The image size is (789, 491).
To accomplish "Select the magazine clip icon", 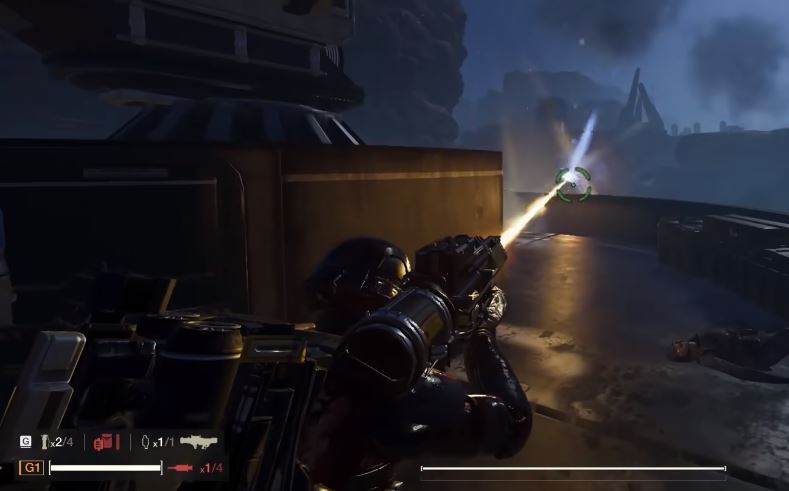I will click(43, 442).
